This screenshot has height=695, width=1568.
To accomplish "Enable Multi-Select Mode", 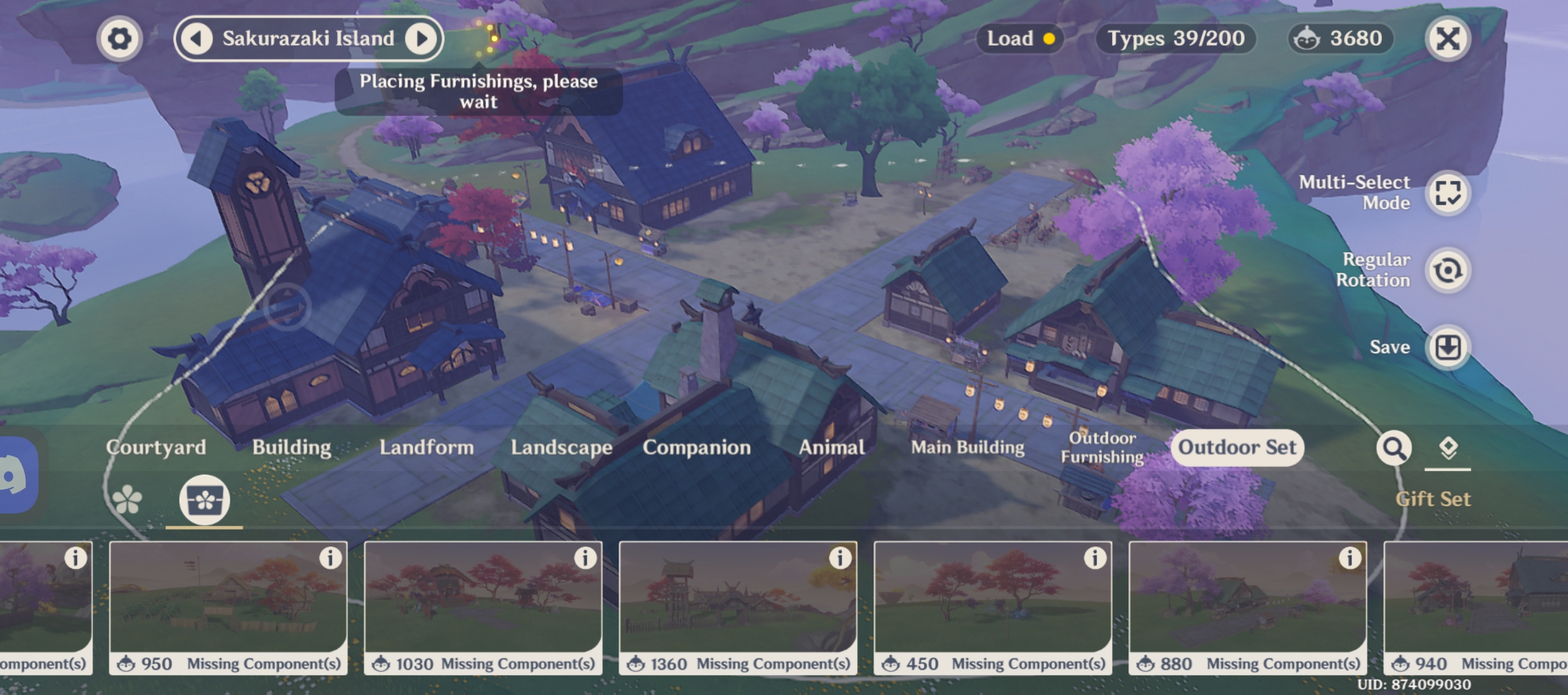I will 1446,192.
